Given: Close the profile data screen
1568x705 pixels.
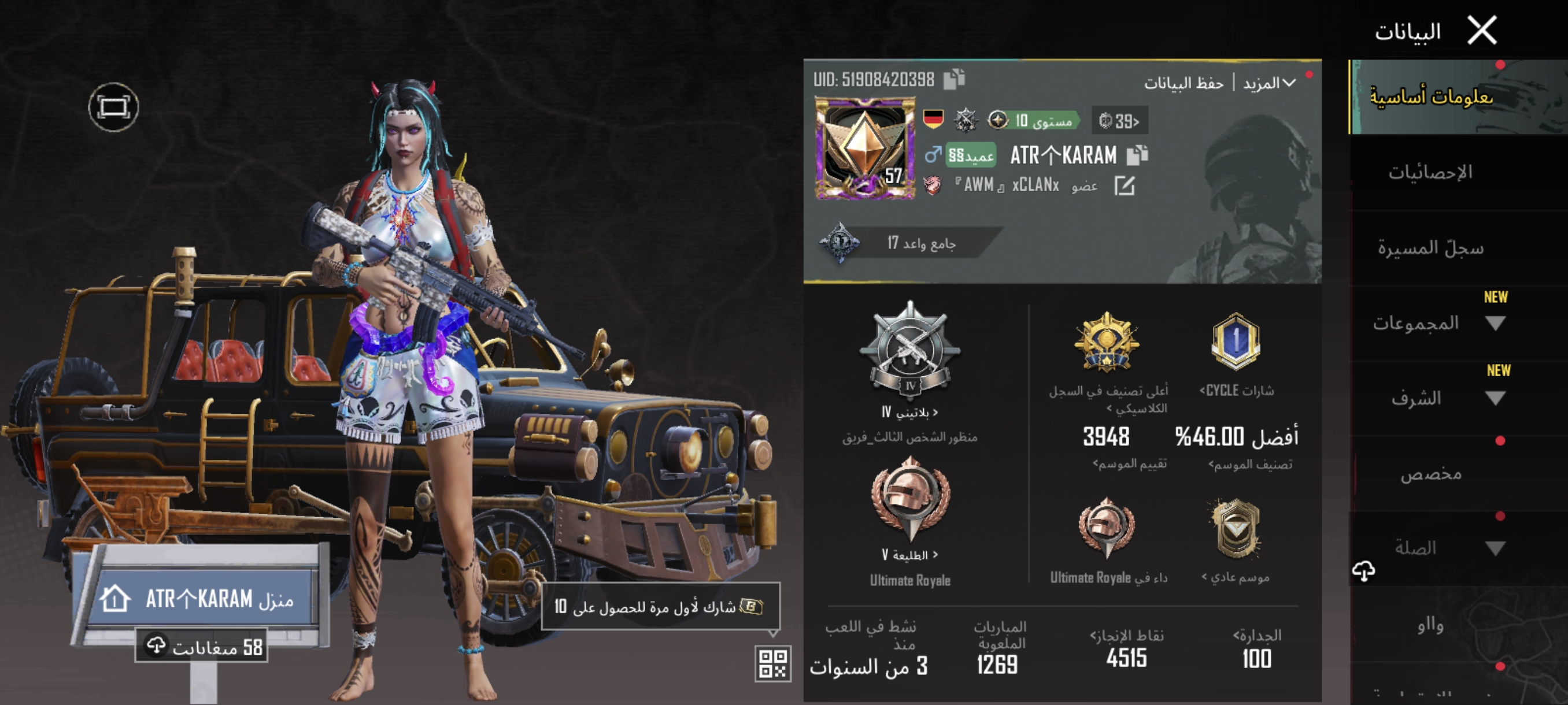Looking at the screenshot, I should click(1482, 31).
